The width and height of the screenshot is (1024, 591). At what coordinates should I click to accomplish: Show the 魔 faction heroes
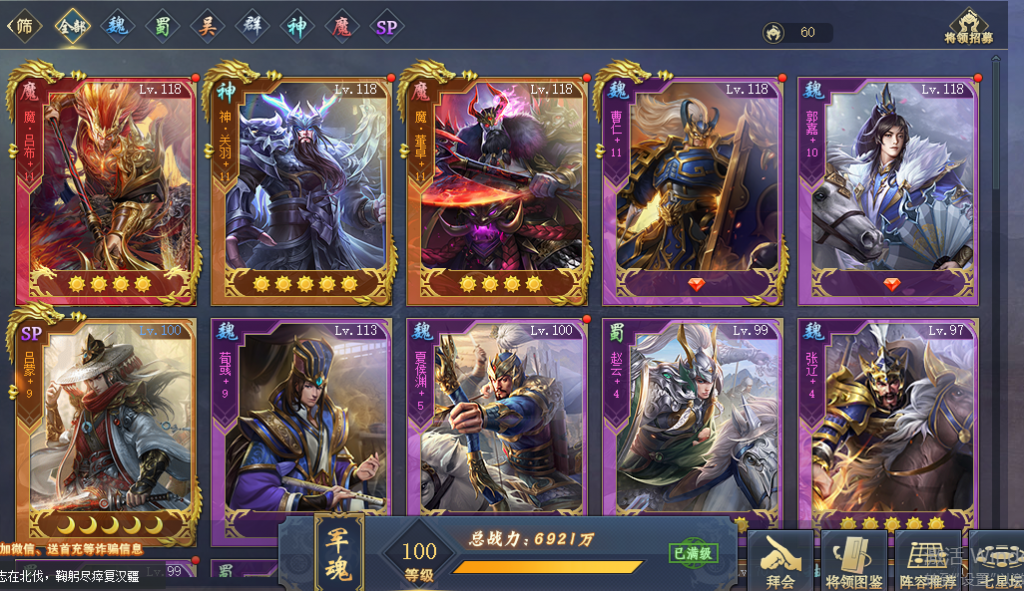pyautogui.click(x=342, y=26)
